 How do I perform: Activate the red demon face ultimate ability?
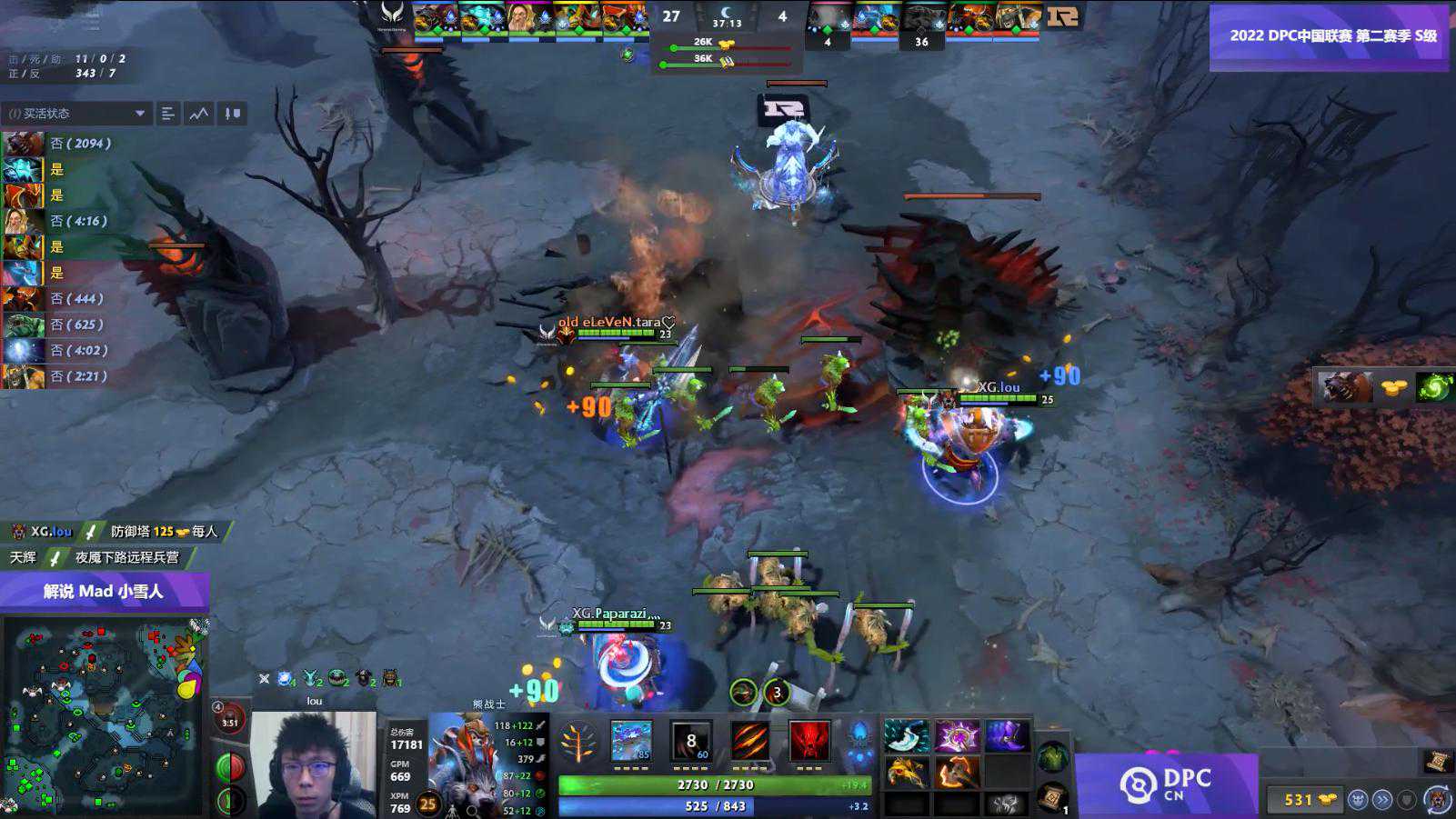click(x=808, y=741)
